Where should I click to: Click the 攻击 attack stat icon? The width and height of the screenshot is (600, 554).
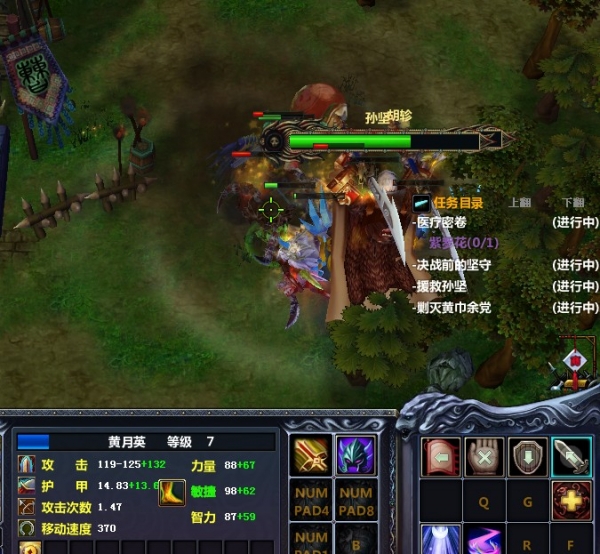pyautogui.click(x=27, y=466)
